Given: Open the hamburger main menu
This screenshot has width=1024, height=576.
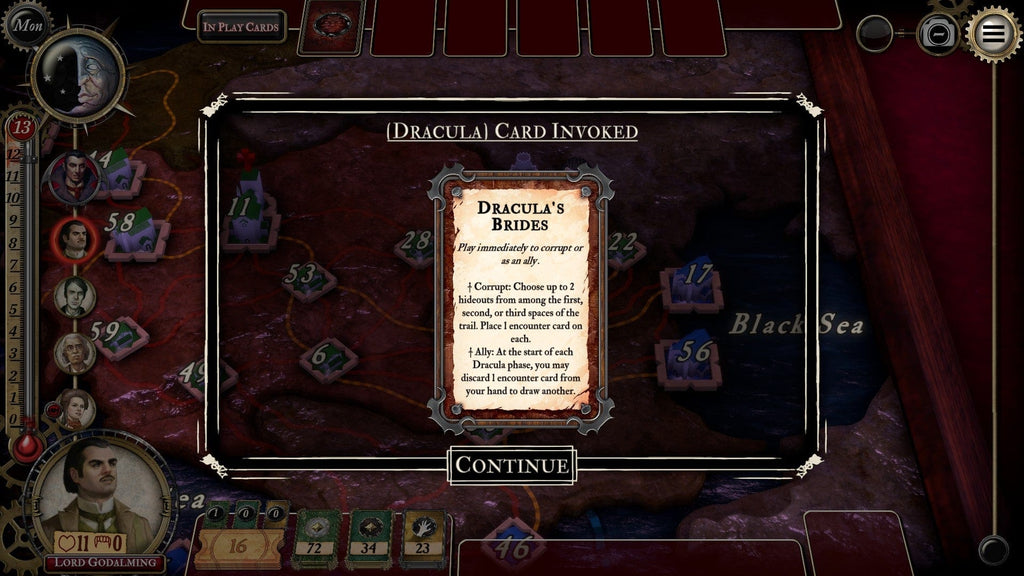Looking at the screenshot, I should point(993,33).
